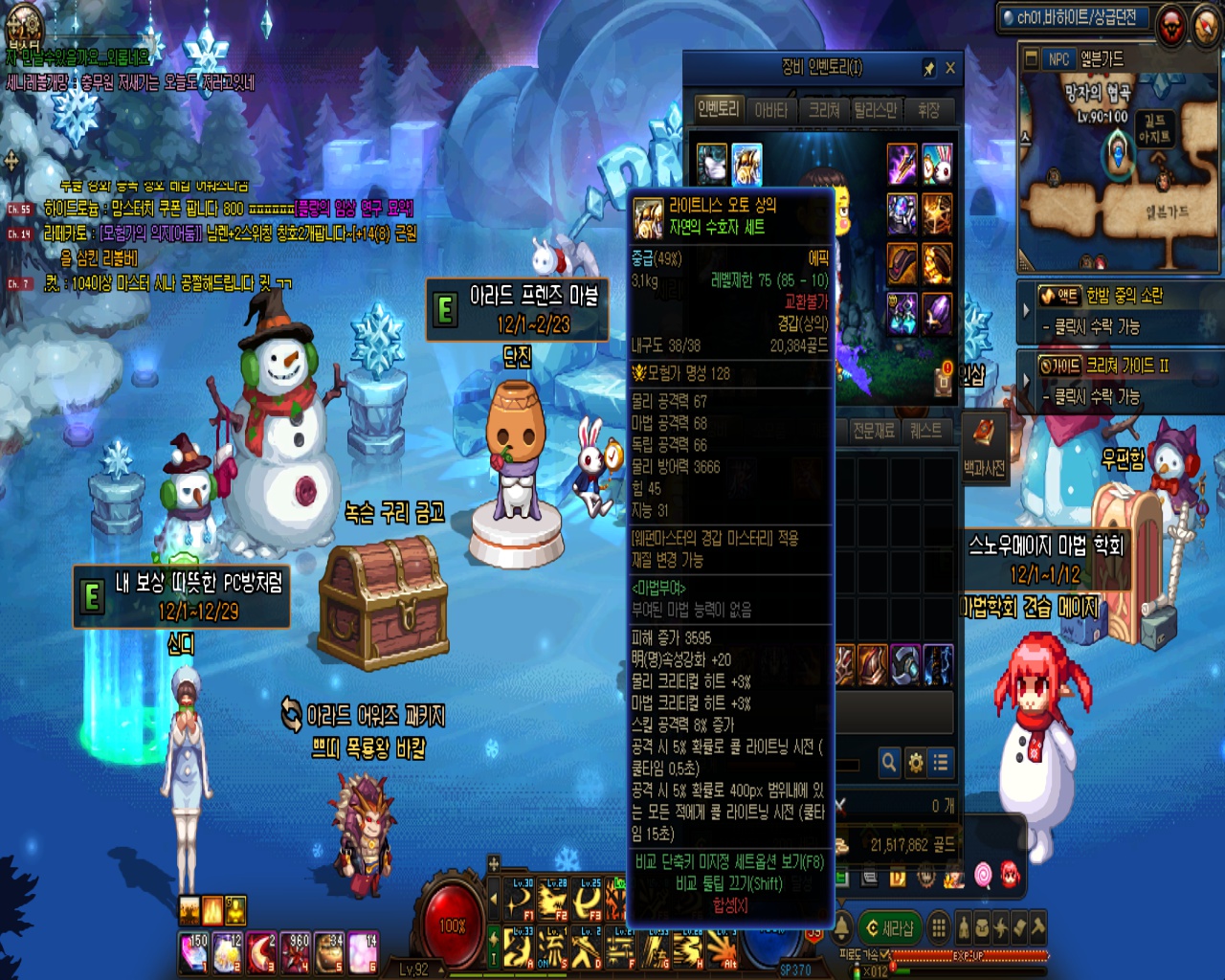Click the inventory list sort icon
The width and height of the screenshot is (1225, 980).
click(942, 762)
